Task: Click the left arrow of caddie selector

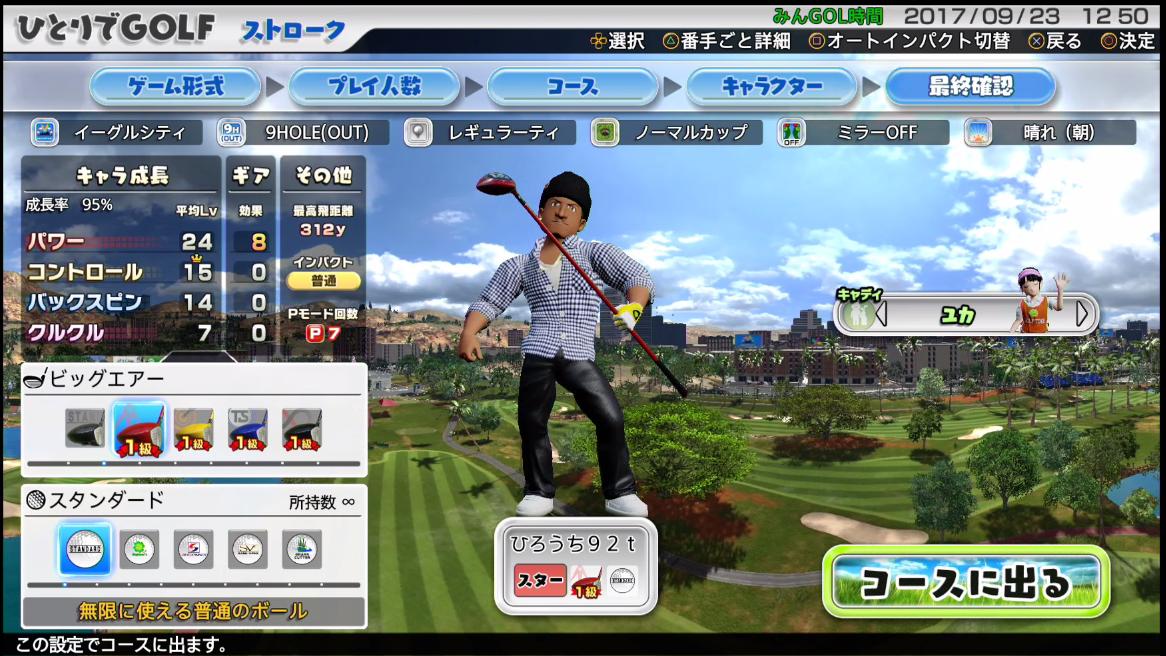Action: pyautogui.click(x=881, y=314)
